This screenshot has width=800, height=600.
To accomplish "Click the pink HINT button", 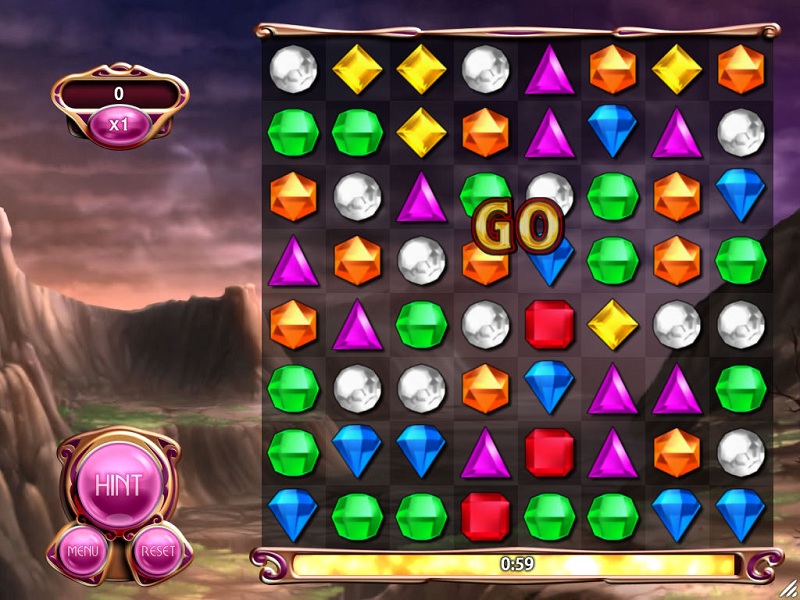I will (x=119, y=484).
